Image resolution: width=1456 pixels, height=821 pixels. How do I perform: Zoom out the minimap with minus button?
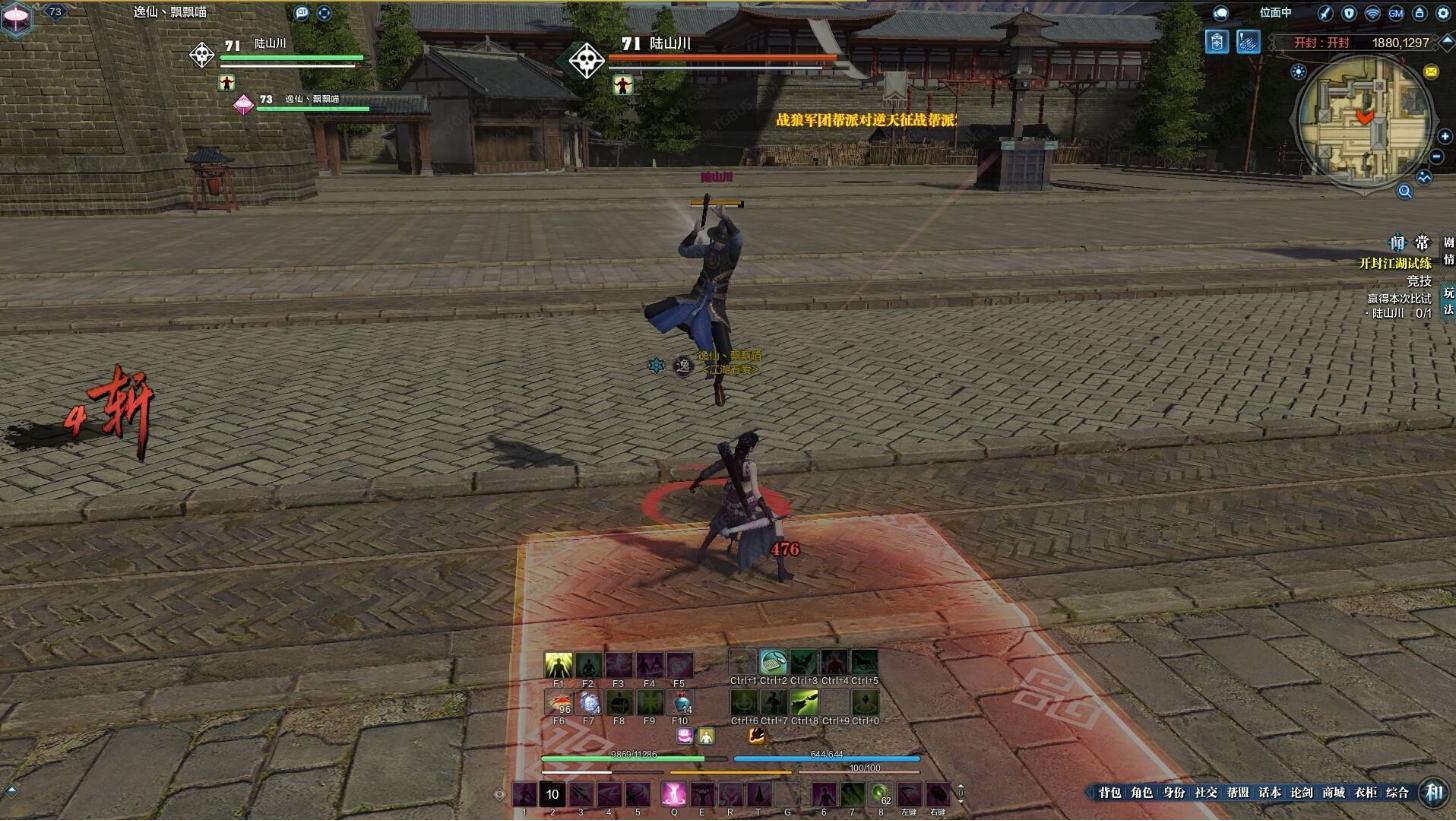[x=1437, y=157]
